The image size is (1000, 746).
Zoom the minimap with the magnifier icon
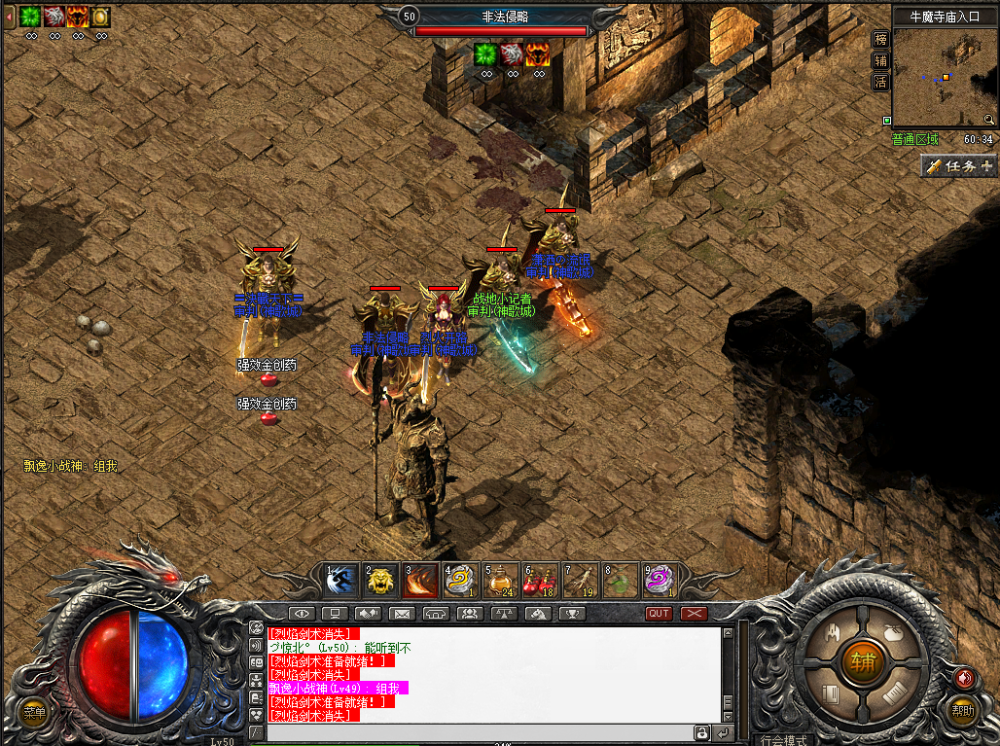(x=988, y=118)
